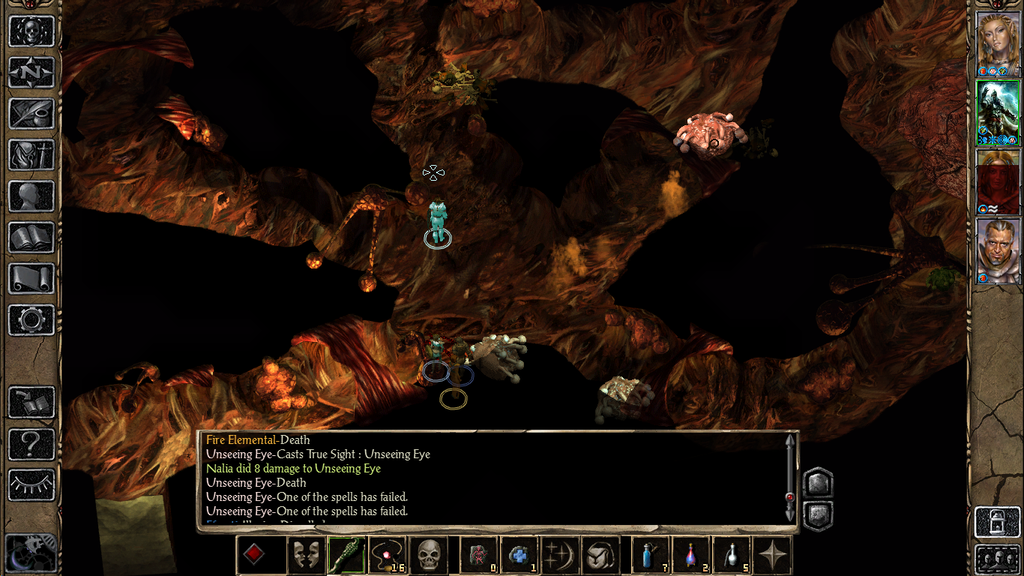Open the four-pointed star special abilities button
The image size is (1024, 576).
pos(773,555)
